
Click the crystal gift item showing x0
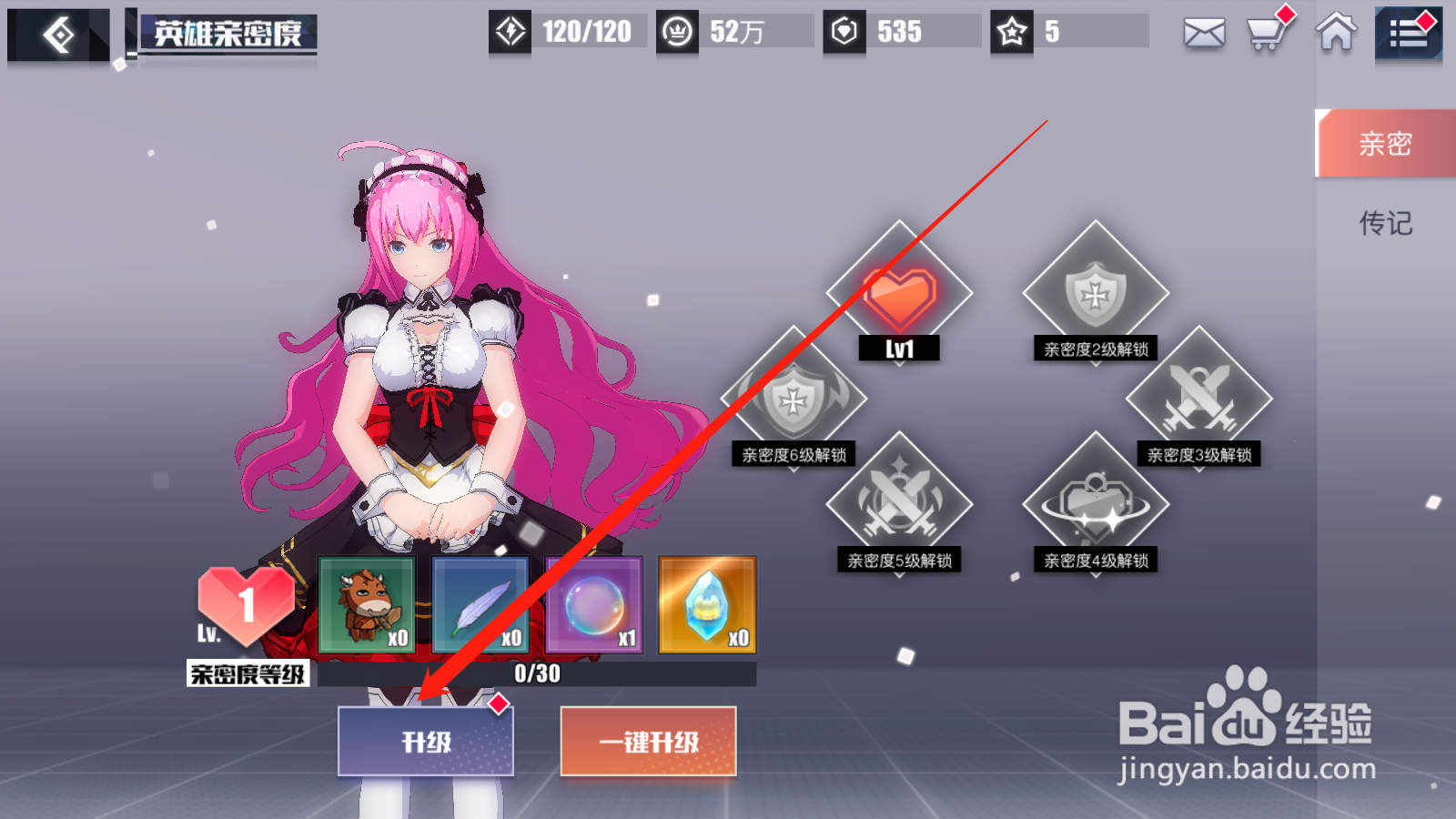[x=705, y=603]
